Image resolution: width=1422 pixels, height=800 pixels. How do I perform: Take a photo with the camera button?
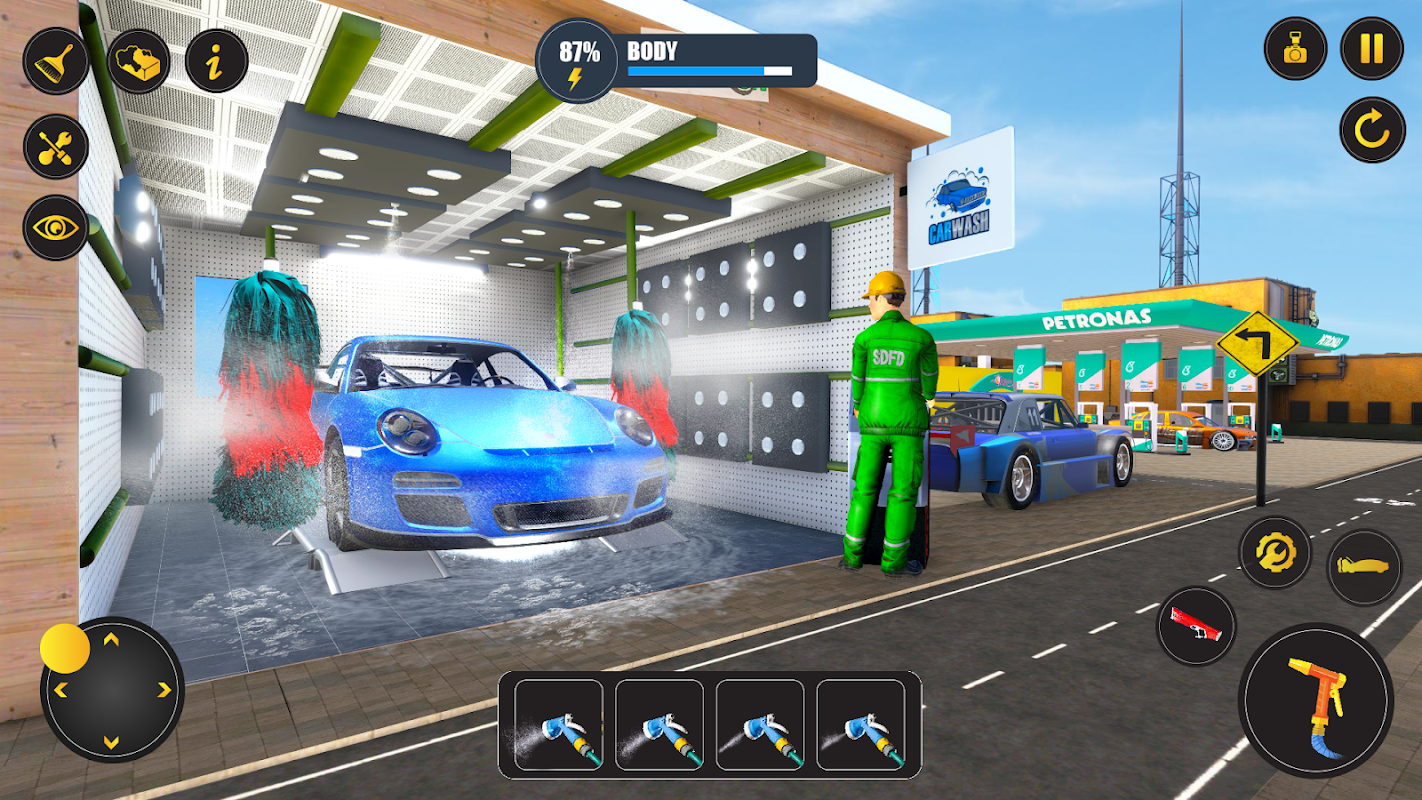1295,49
